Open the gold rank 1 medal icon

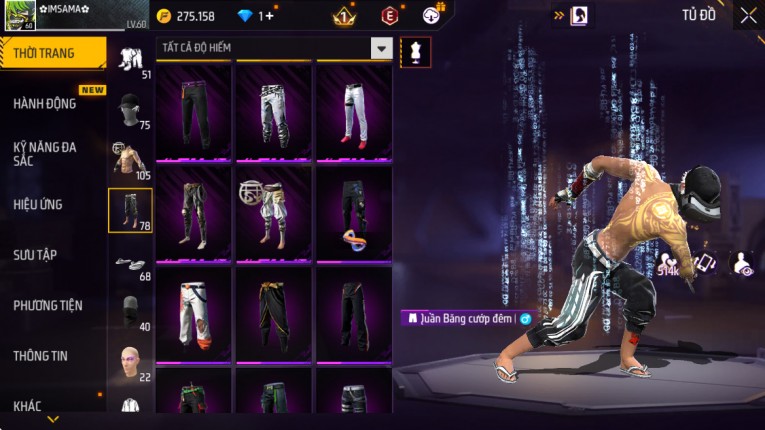tap(345, 16)
